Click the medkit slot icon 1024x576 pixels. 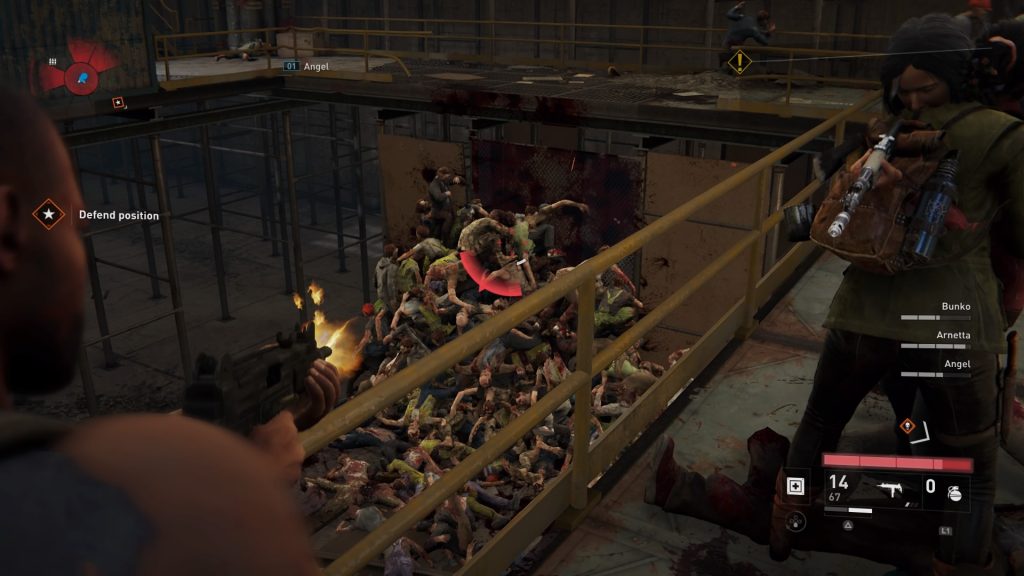pos(797,486)
